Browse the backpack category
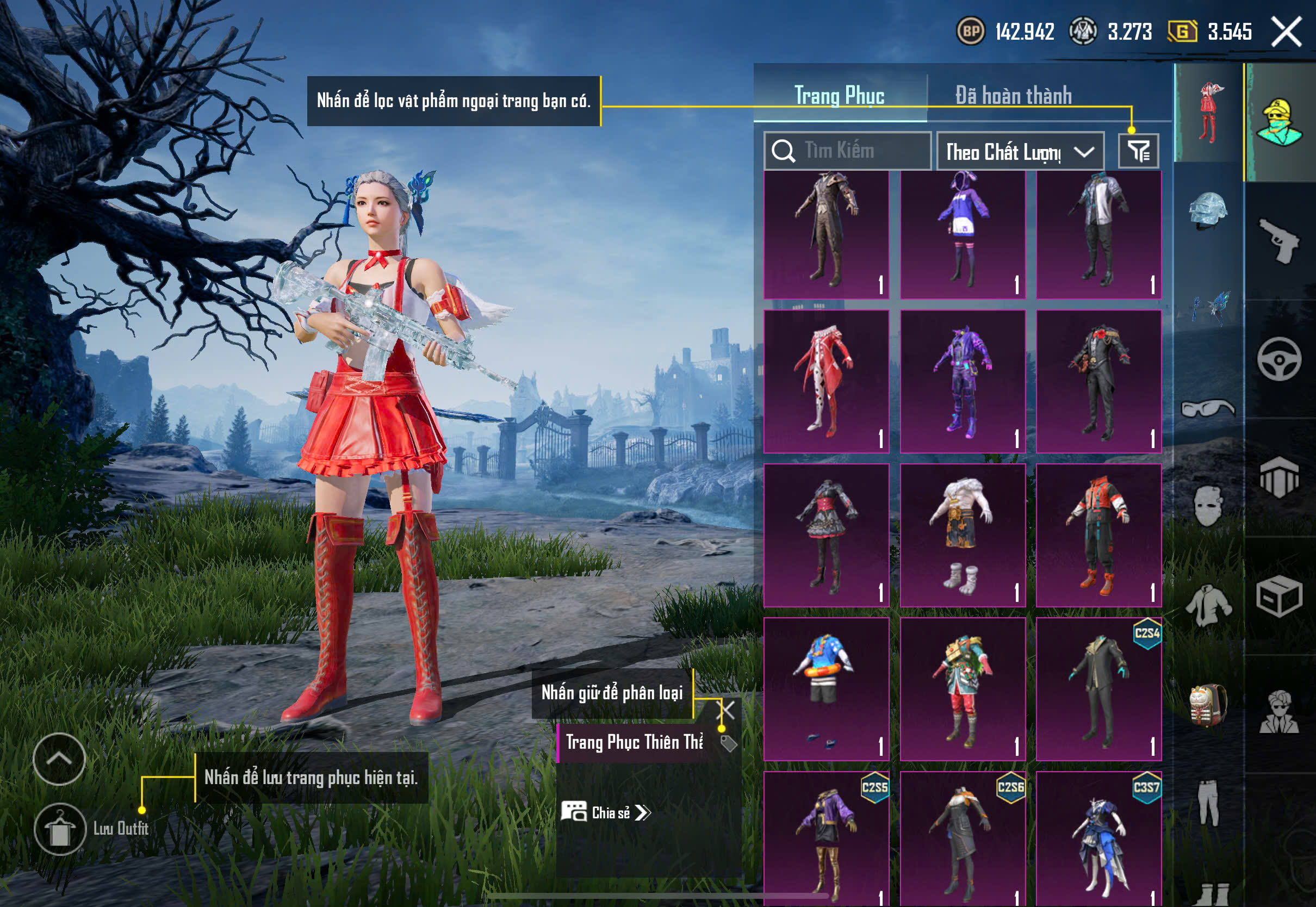 (x=1208, y=705)
